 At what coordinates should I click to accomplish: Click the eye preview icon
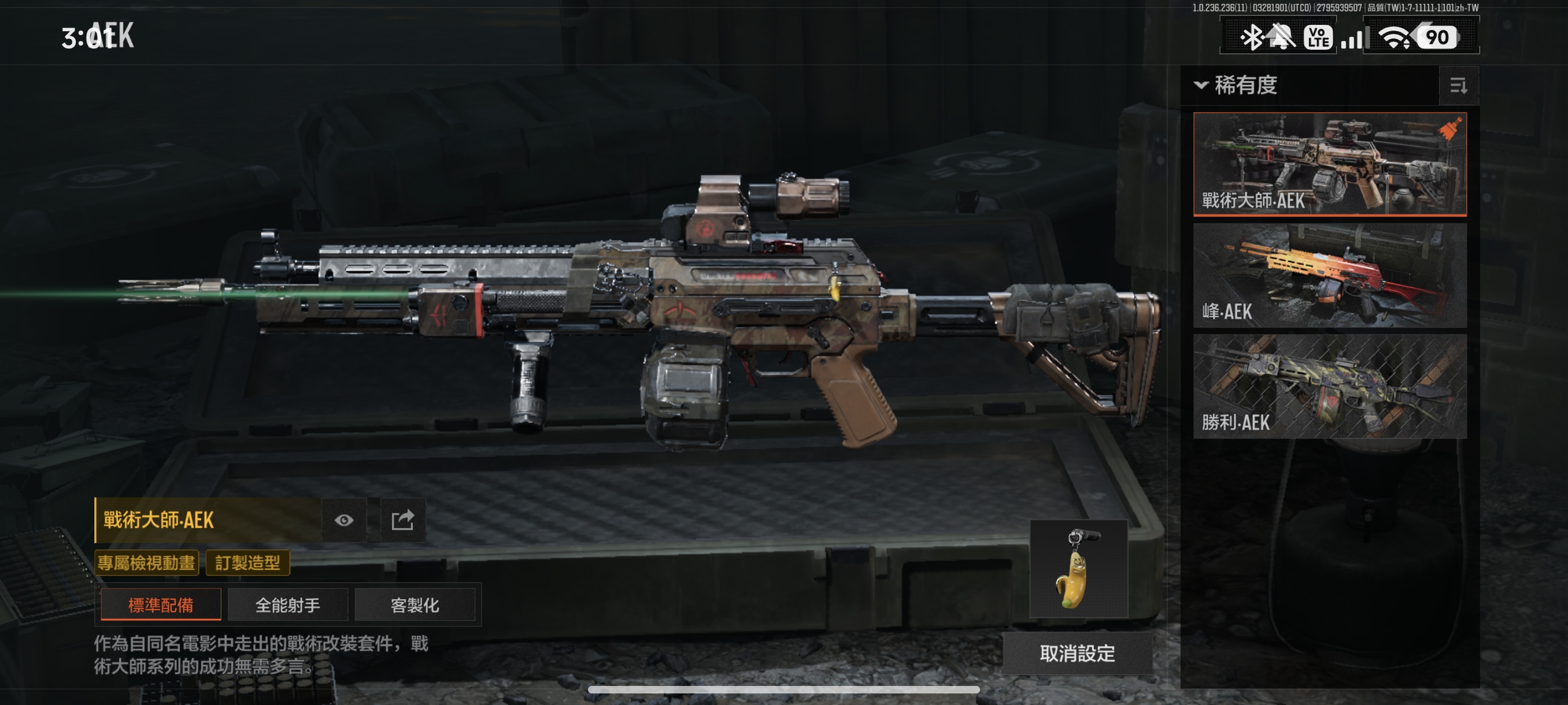pos(344,520)
